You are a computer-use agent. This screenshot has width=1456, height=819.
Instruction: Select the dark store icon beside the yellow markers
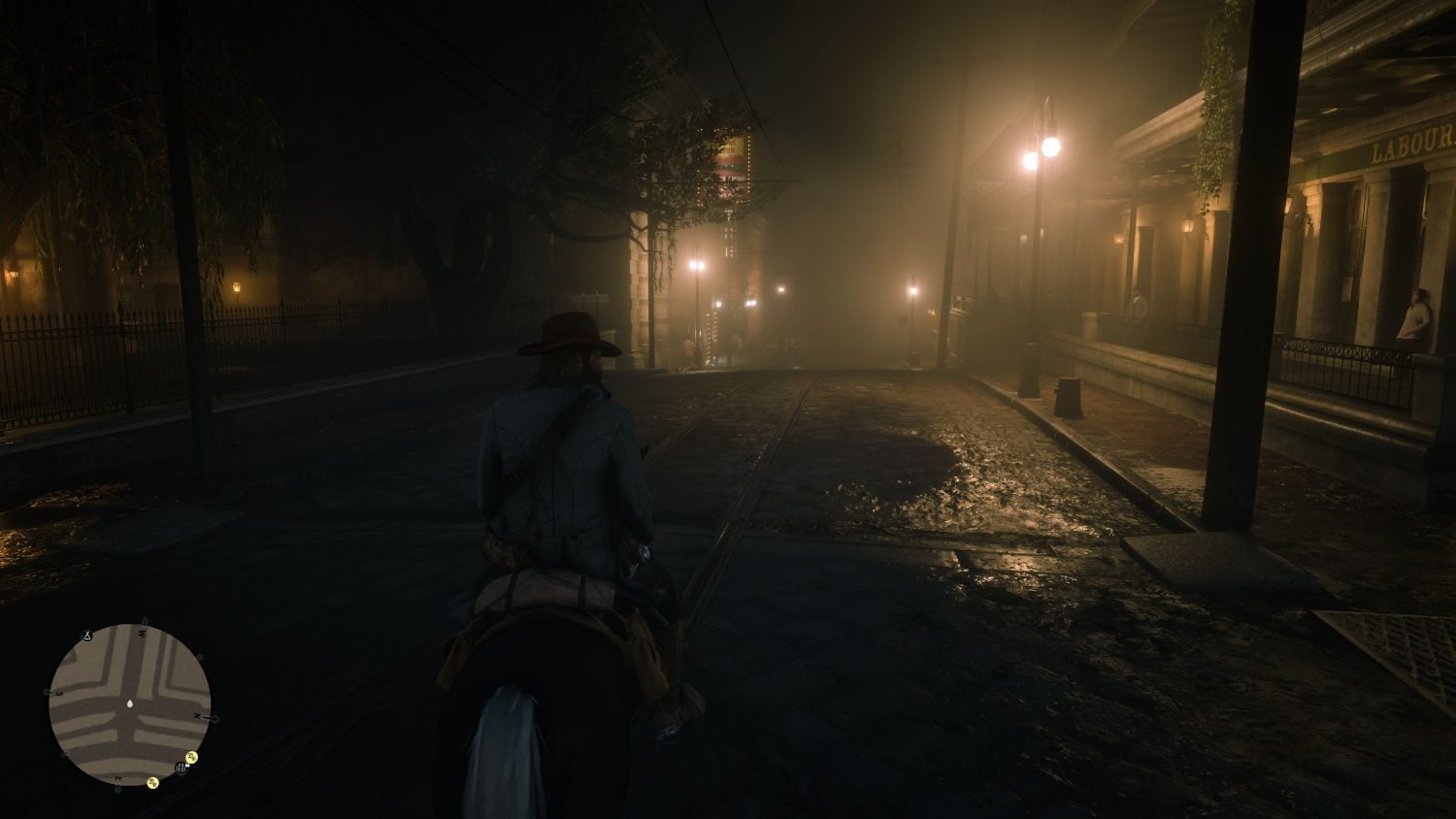180,769
